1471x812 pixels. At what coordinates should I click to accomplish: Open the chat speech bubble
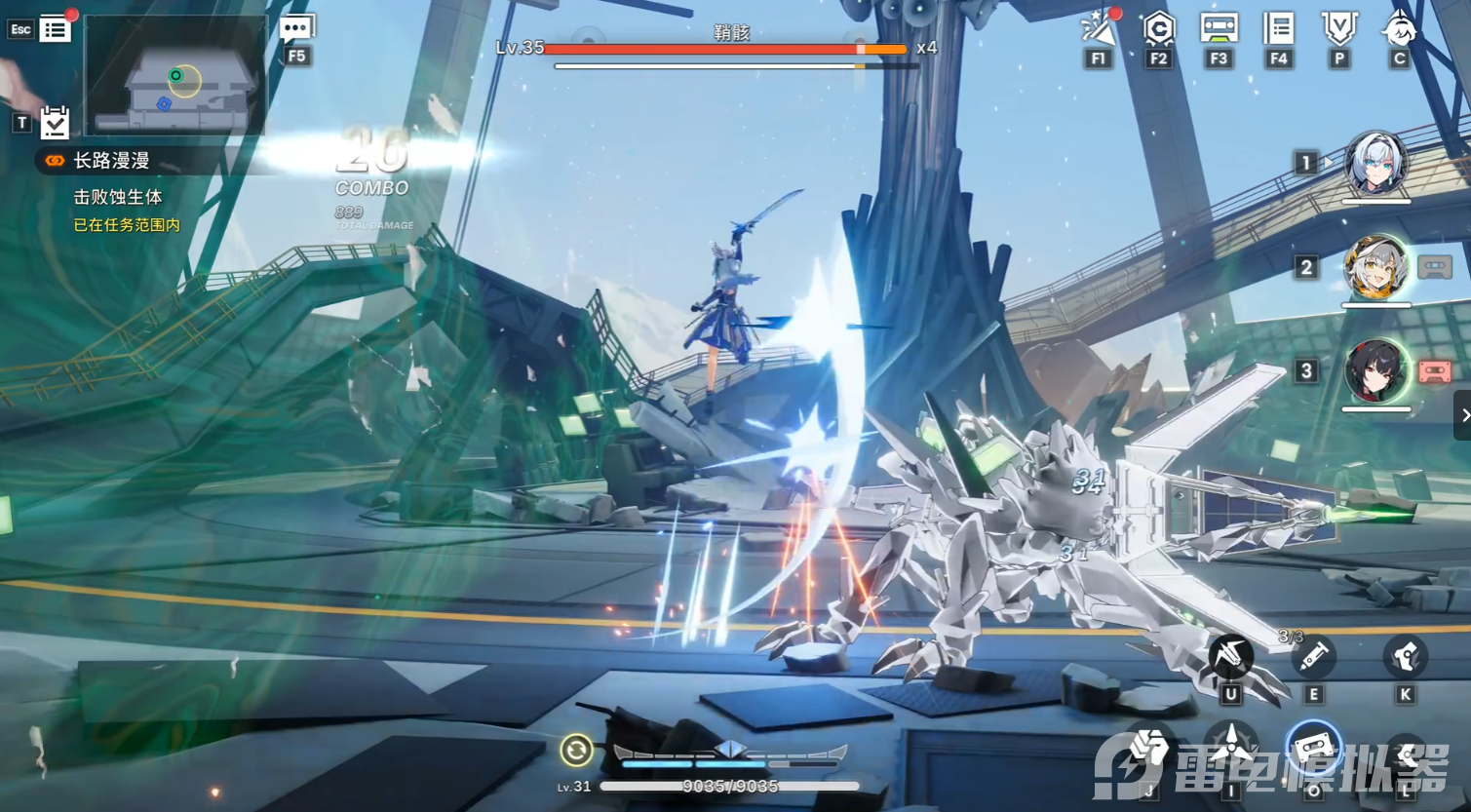[296, 30]
